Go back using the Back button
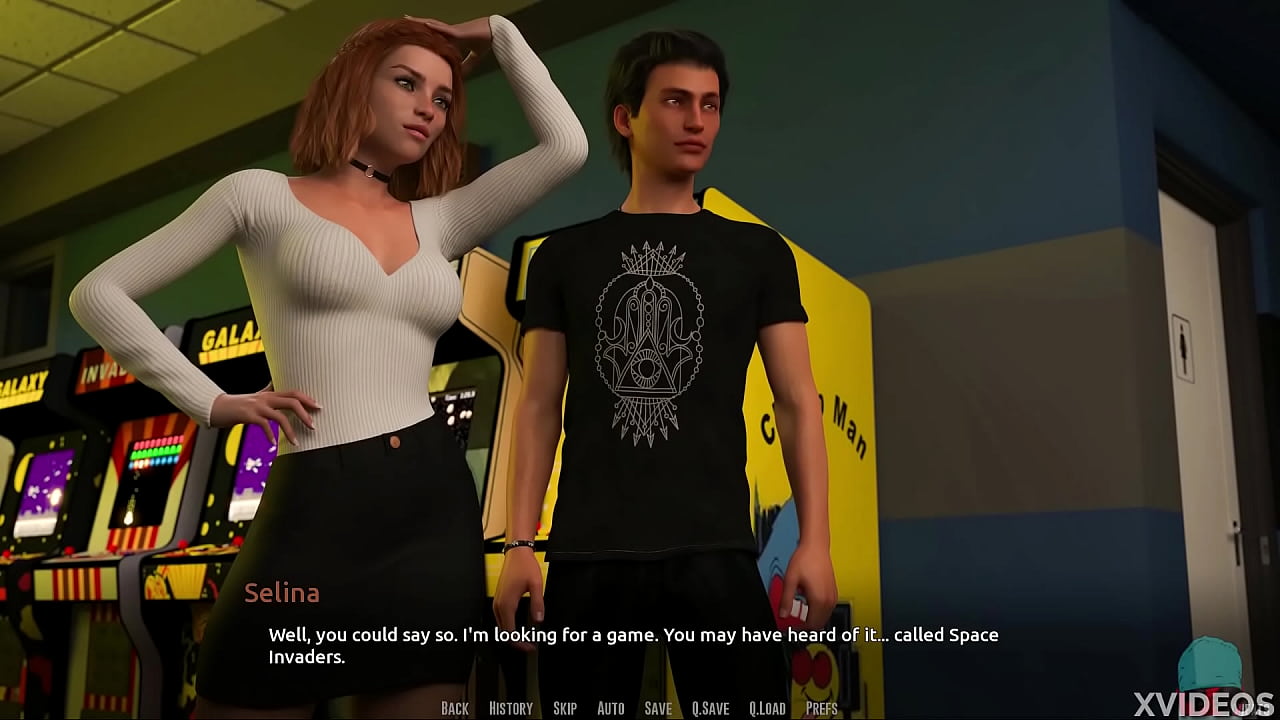Image resolution: width=1280 pixels, height=720 pixels. [x=454, y=708]
